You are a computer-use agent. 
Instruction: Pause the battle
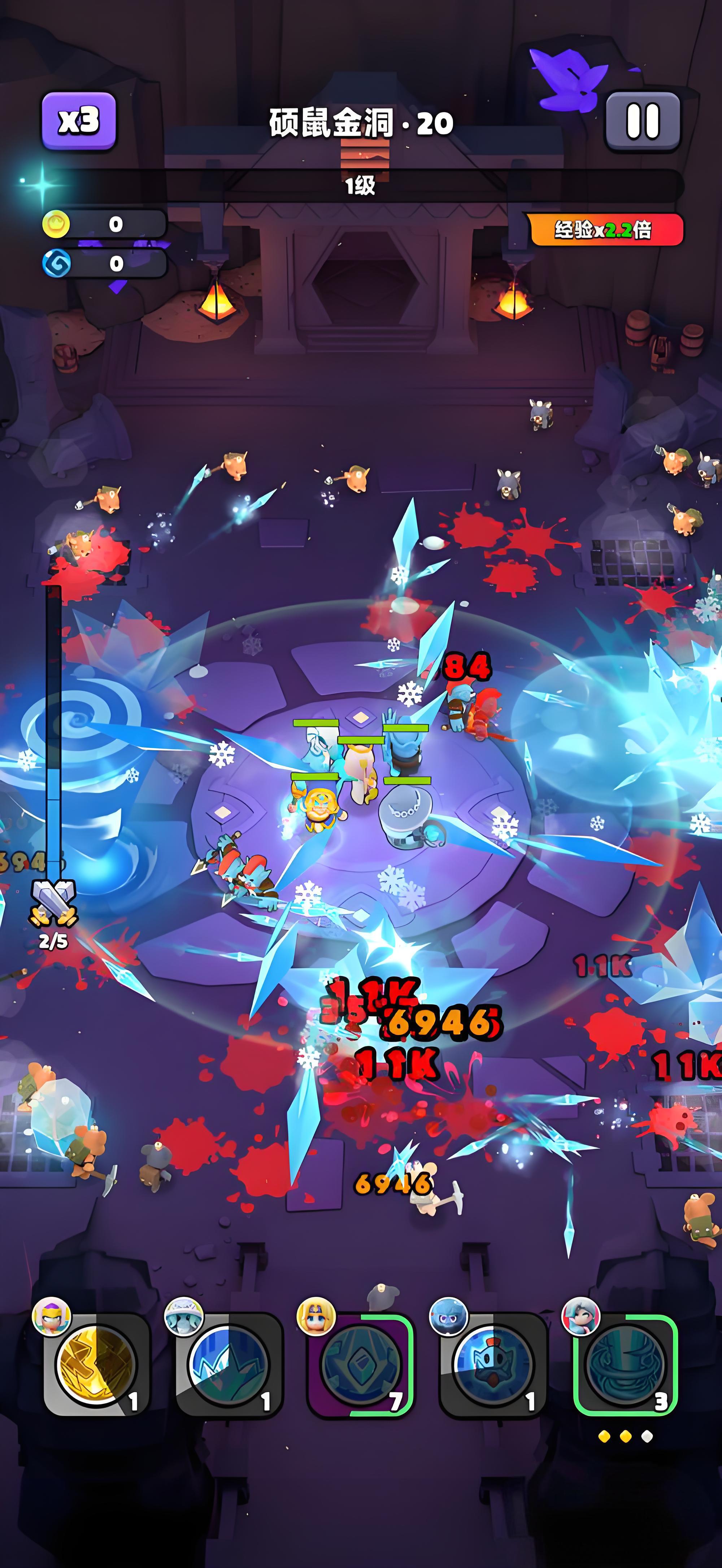[x=643, y=121]
